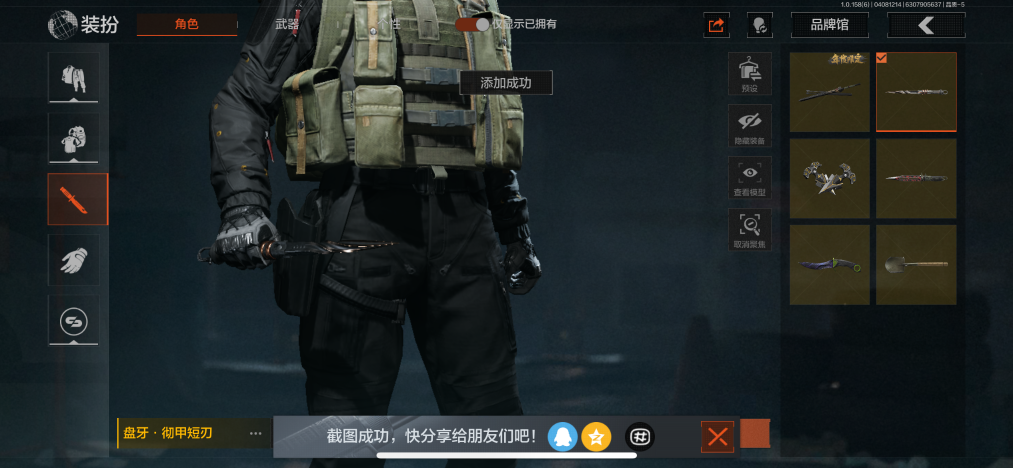Toggle 隐藏装备 hide equipment
This screenshot has width=1013, height=468.
[749, 126]
